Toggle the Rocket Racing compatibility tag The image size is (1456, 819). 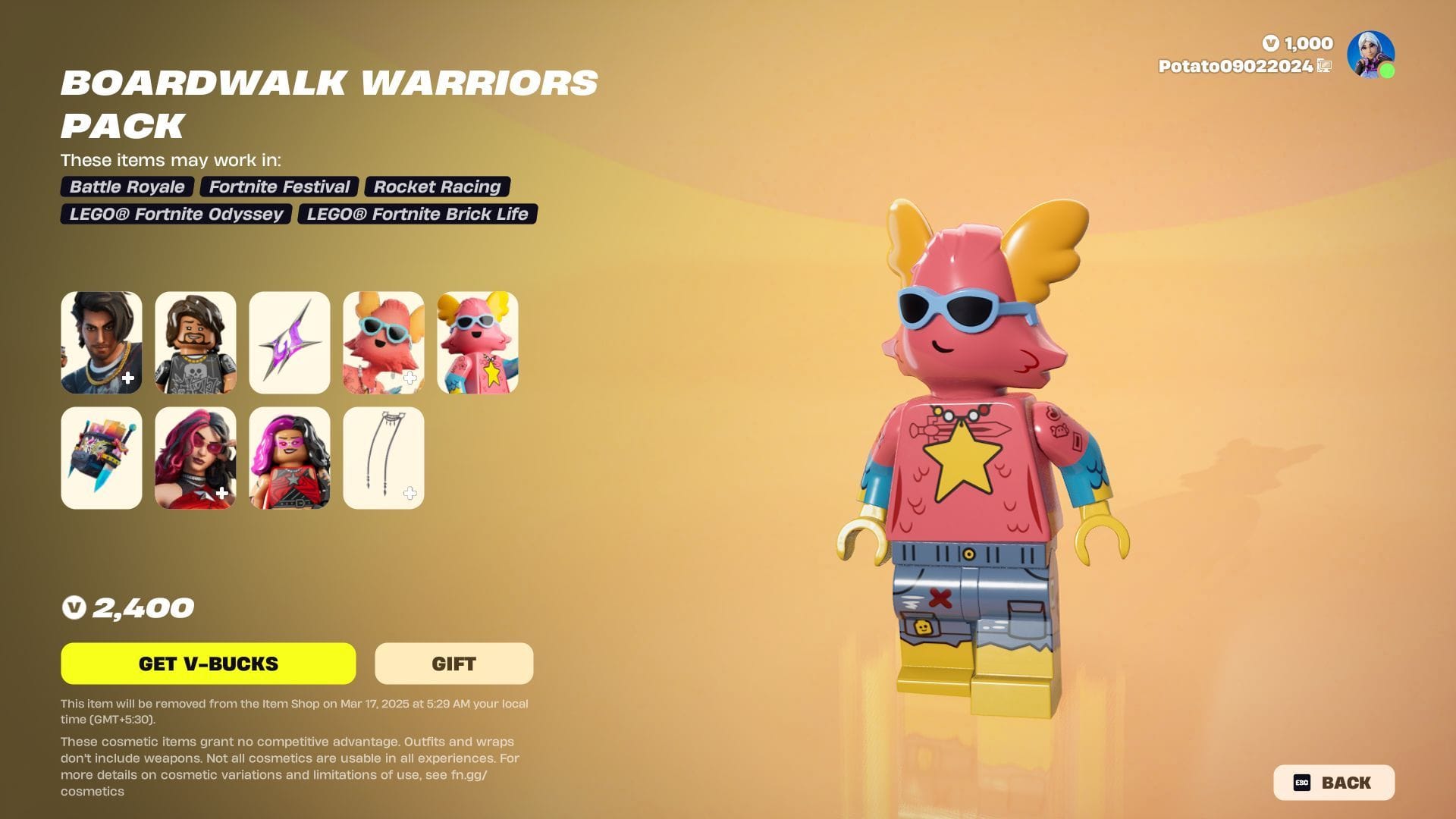(x=438, y=187)
